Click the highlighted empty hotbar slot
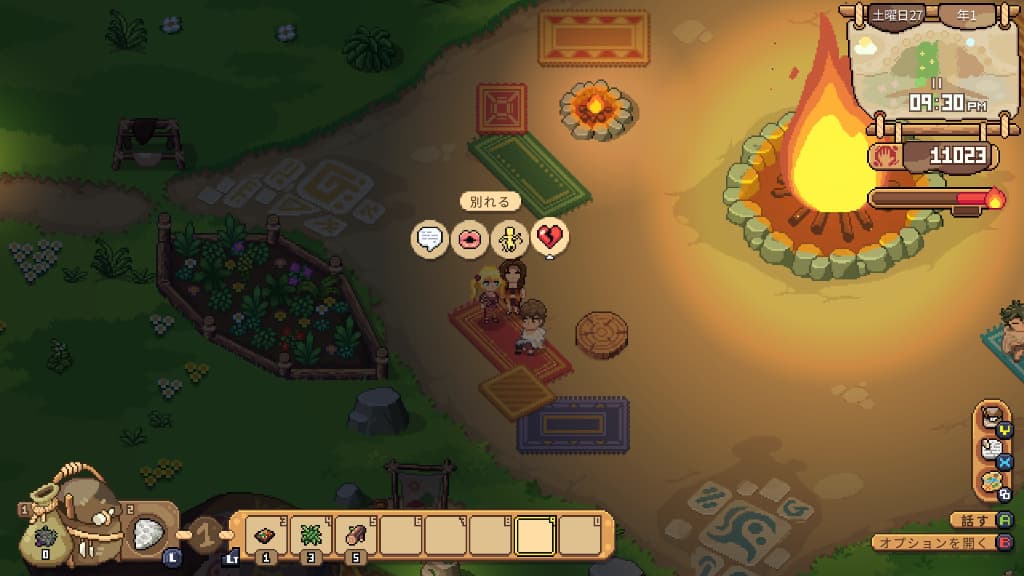1024x576 pixels. (536, 535)
